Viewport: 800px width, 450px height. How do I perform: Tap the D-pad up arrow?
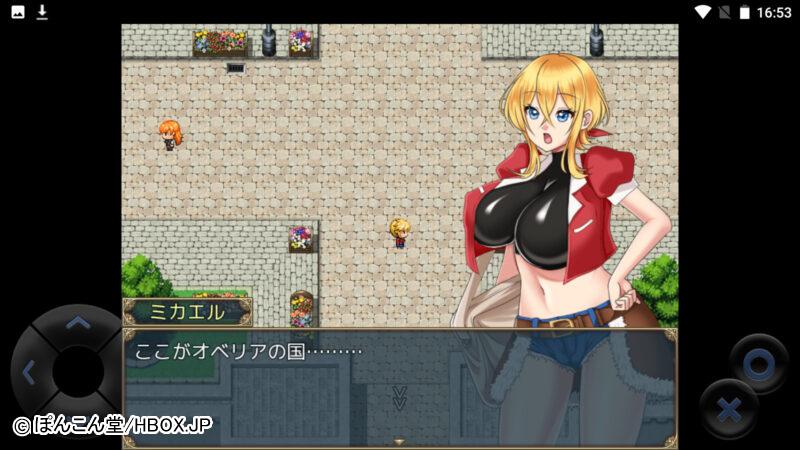tap(78, 323)
